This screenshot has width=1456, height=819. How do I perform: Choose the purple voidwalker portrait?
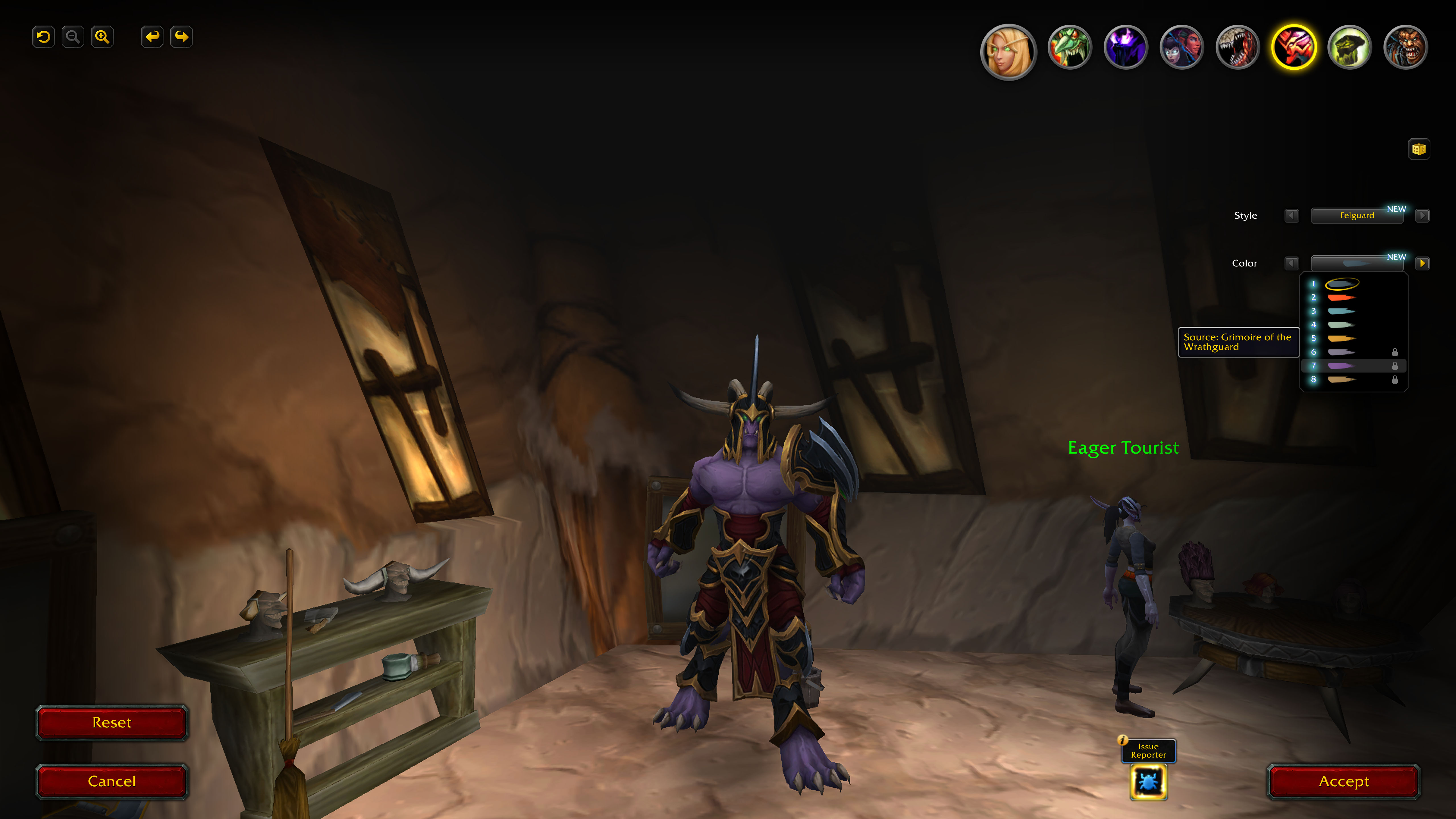pos(1125,47)
